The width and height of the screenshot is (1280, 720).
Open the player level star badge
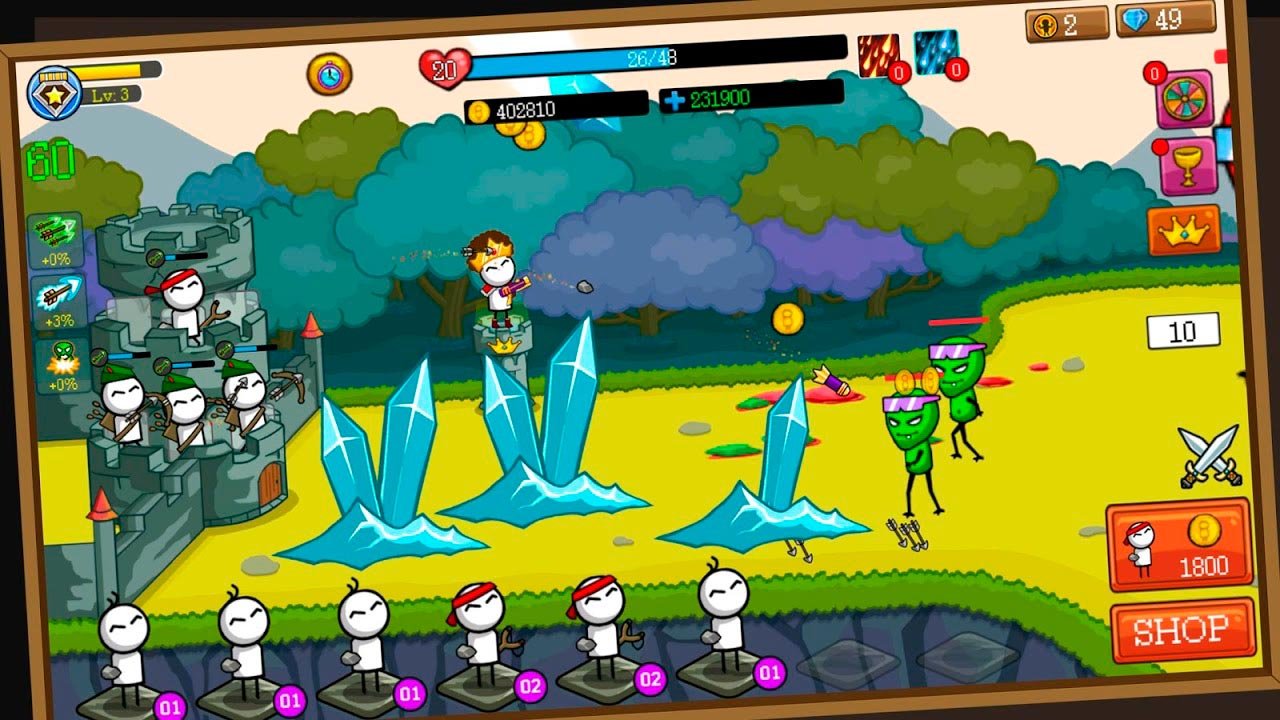click(x=53, y=93)
